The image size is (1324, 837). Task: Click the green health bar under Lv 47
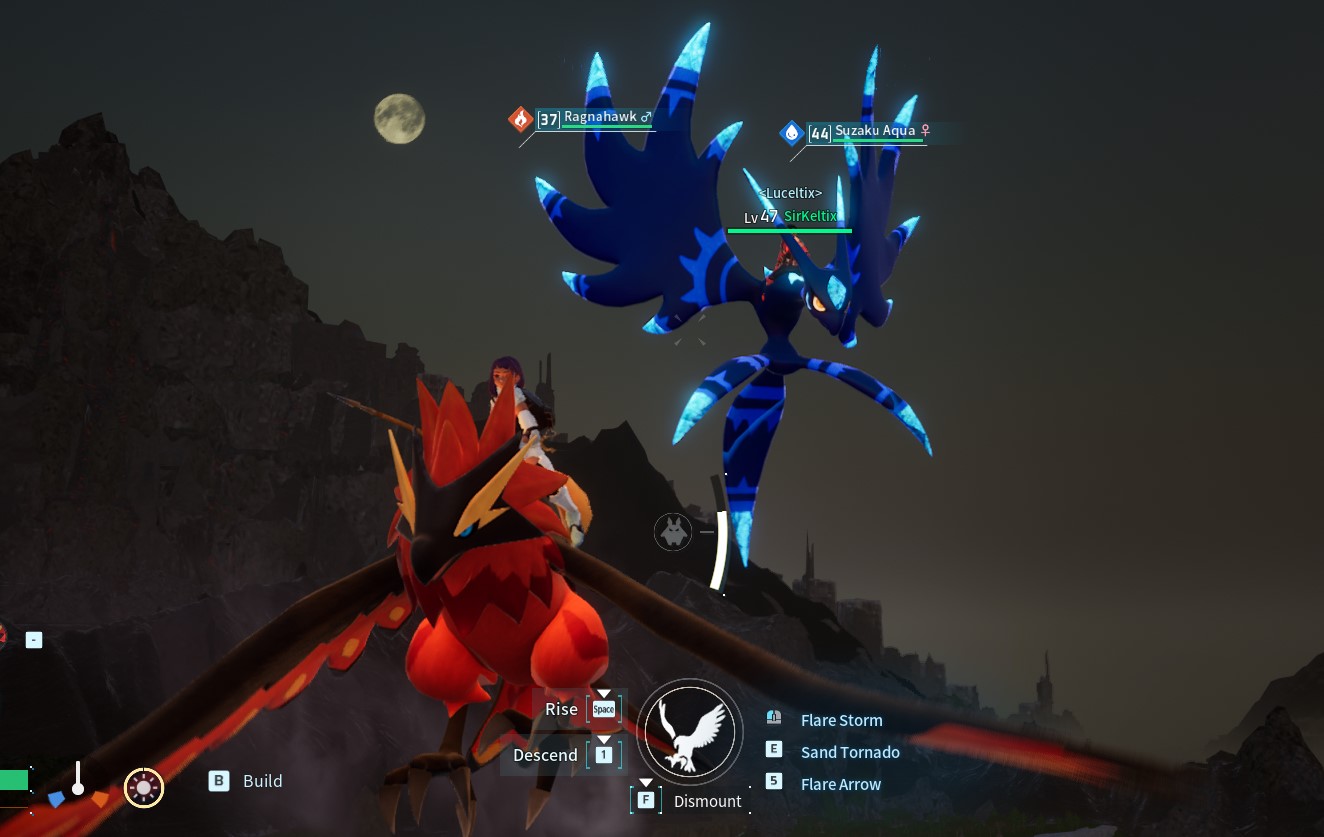tap(790, 230)
